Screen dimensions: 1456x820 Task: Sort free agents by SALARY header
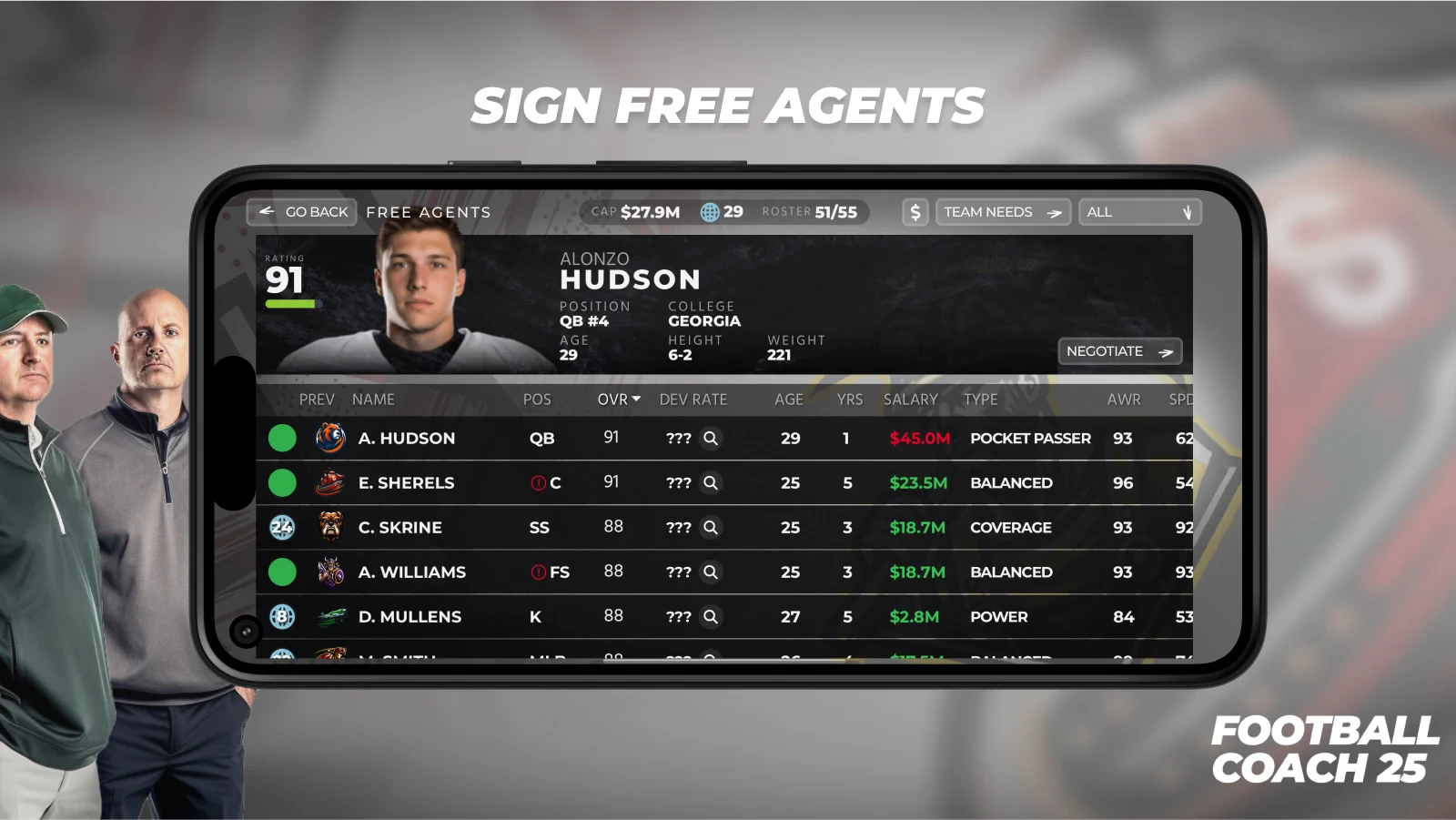tap(910, 400)
